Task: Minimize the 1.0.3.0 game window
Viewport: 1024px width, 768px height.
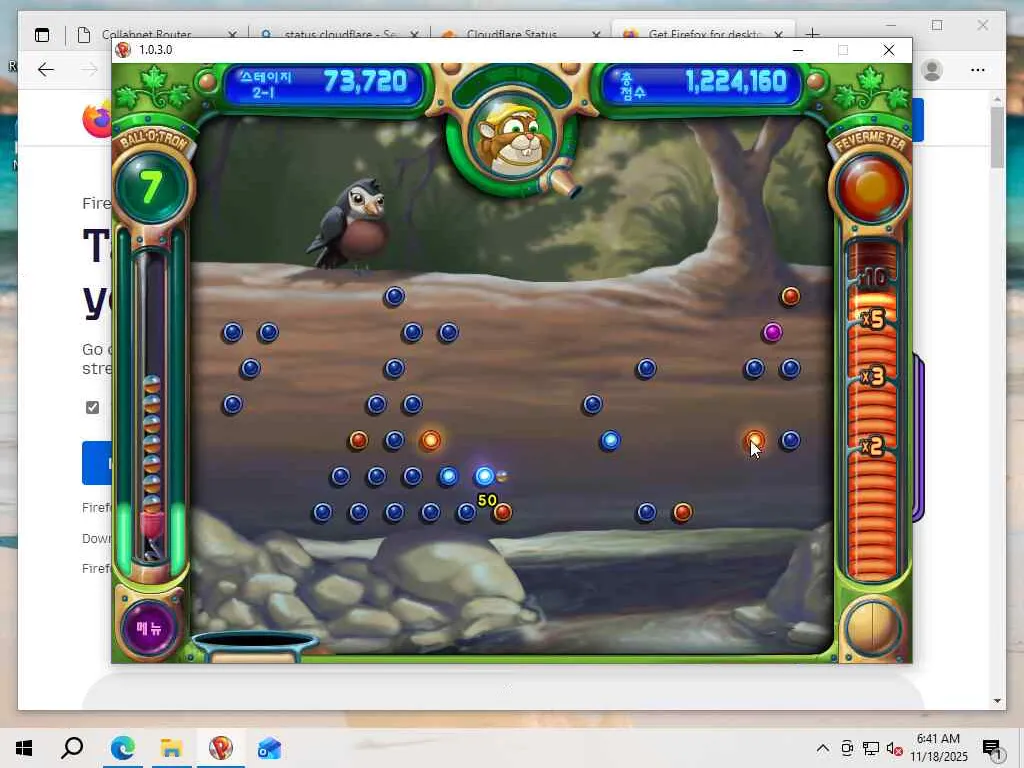Action: coord(797,50)
